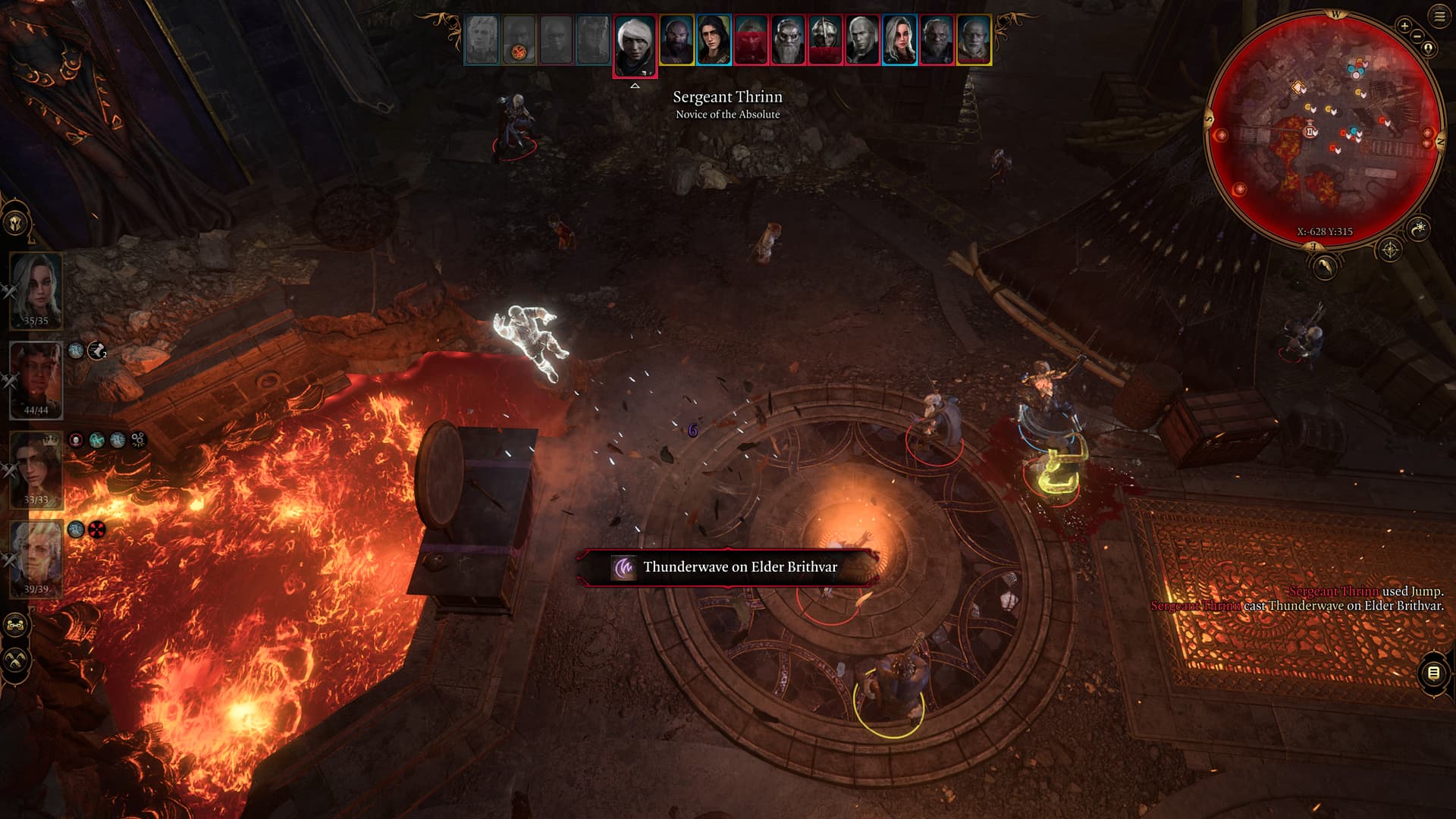Screen dimensions: 1456x819
Task: Select the blonde woman portrait in turn order
Action: [x=899, y=40]
